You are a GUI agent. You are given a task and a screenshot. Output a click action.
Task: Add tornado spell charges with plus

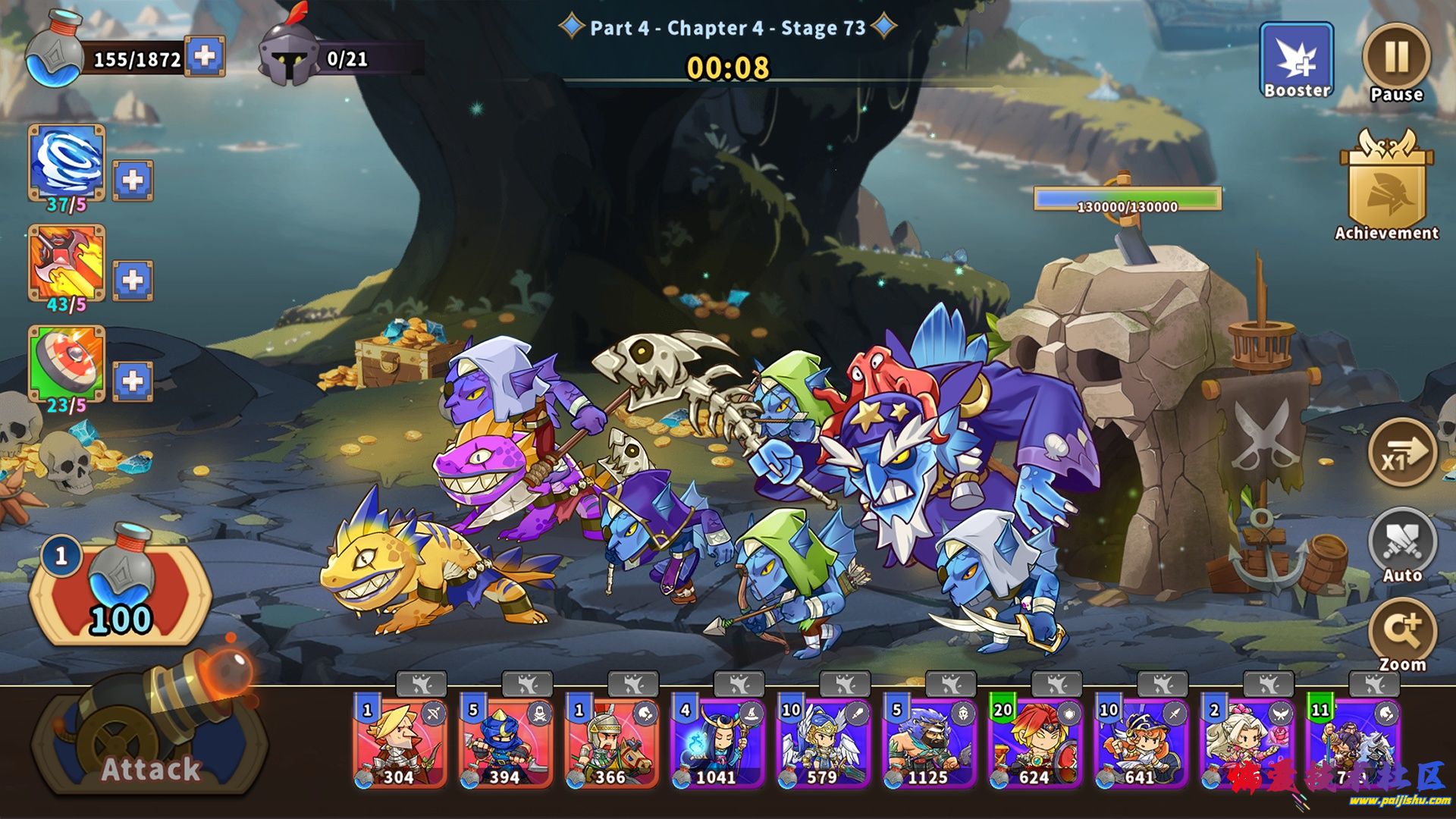point(133,180)
